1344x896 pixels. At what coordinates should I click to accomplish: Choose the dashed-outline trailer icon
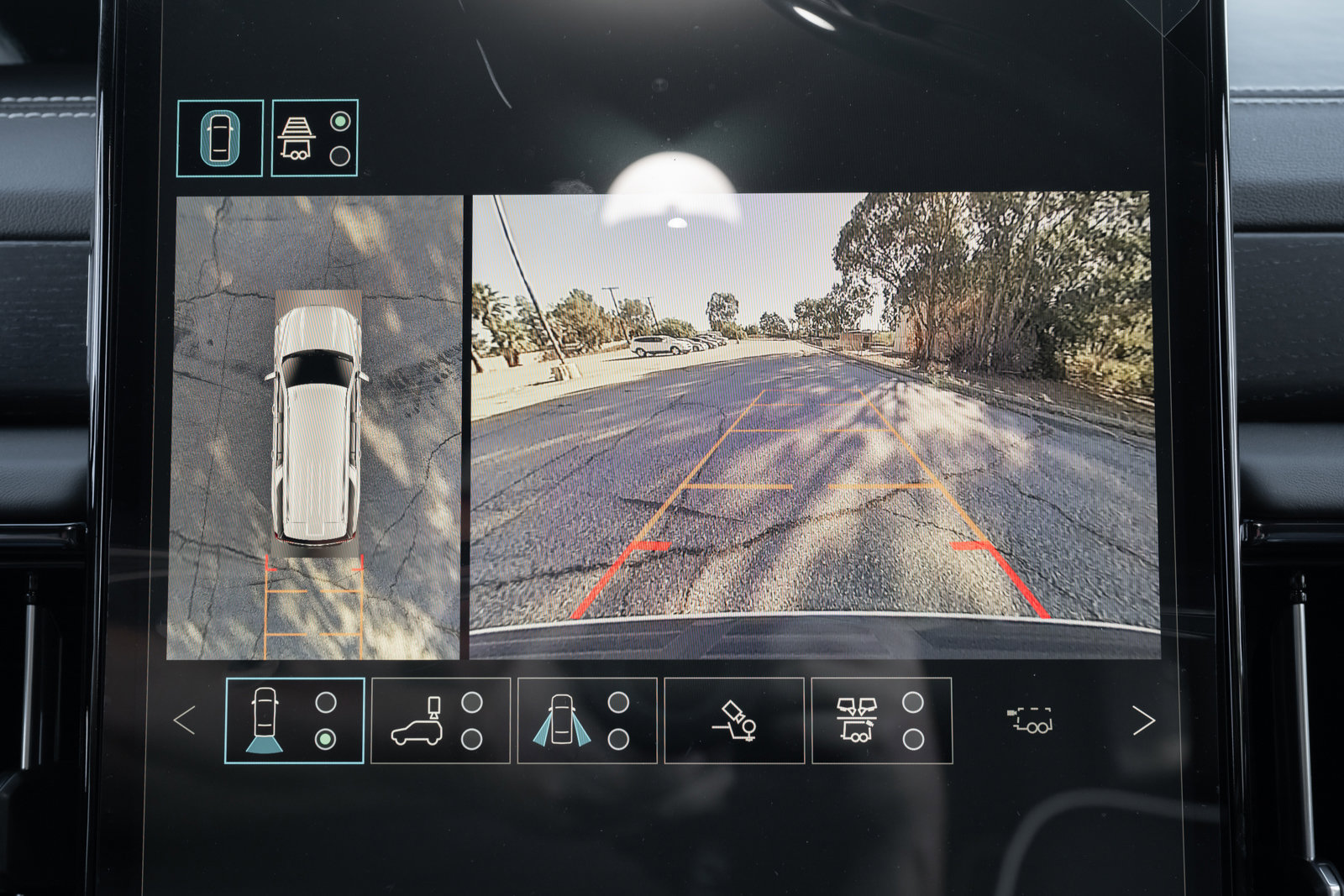coord(1030,720)
